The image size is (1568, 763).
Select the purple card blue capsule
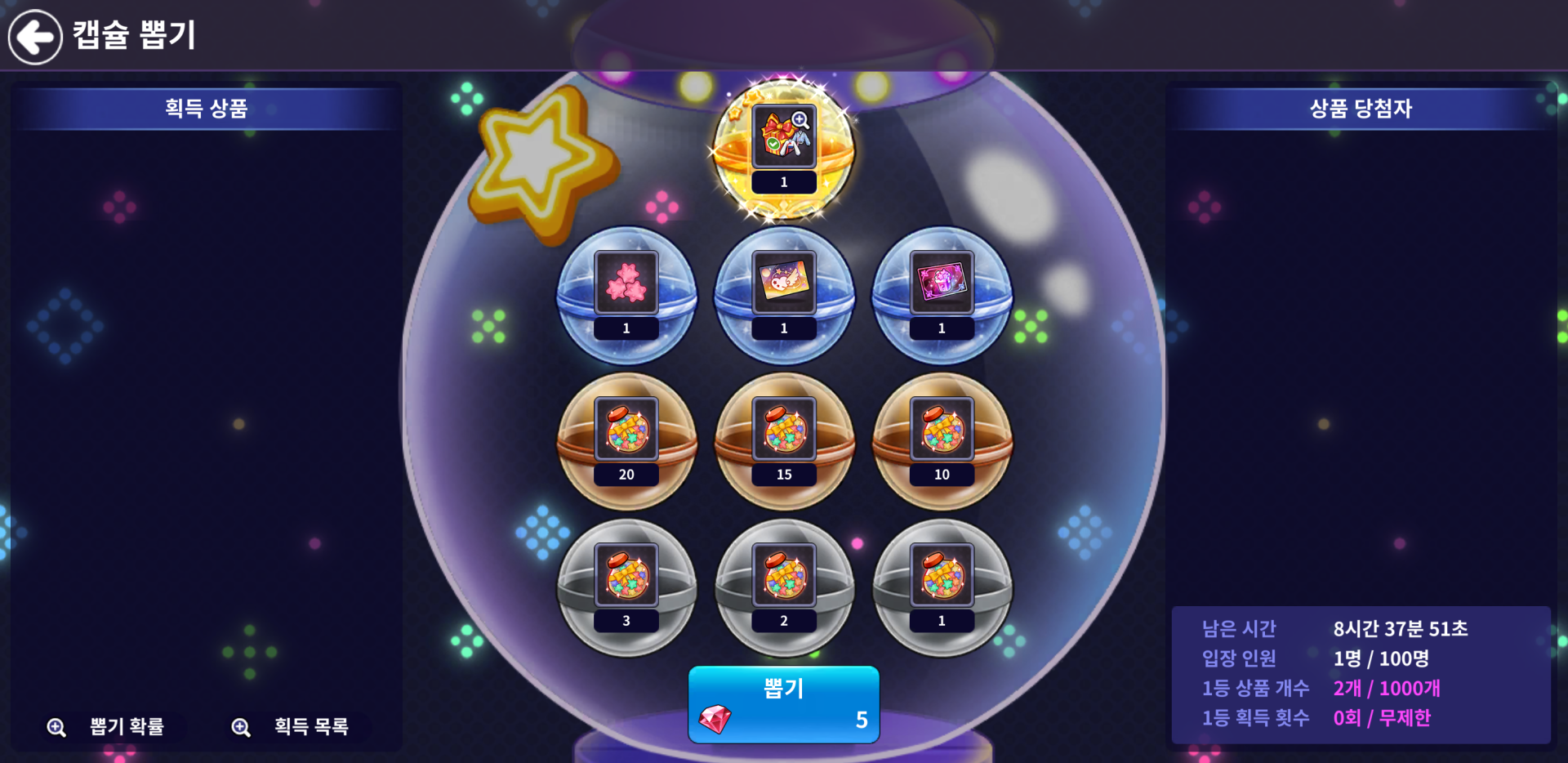pyautogui.click(x=942, y=295)
